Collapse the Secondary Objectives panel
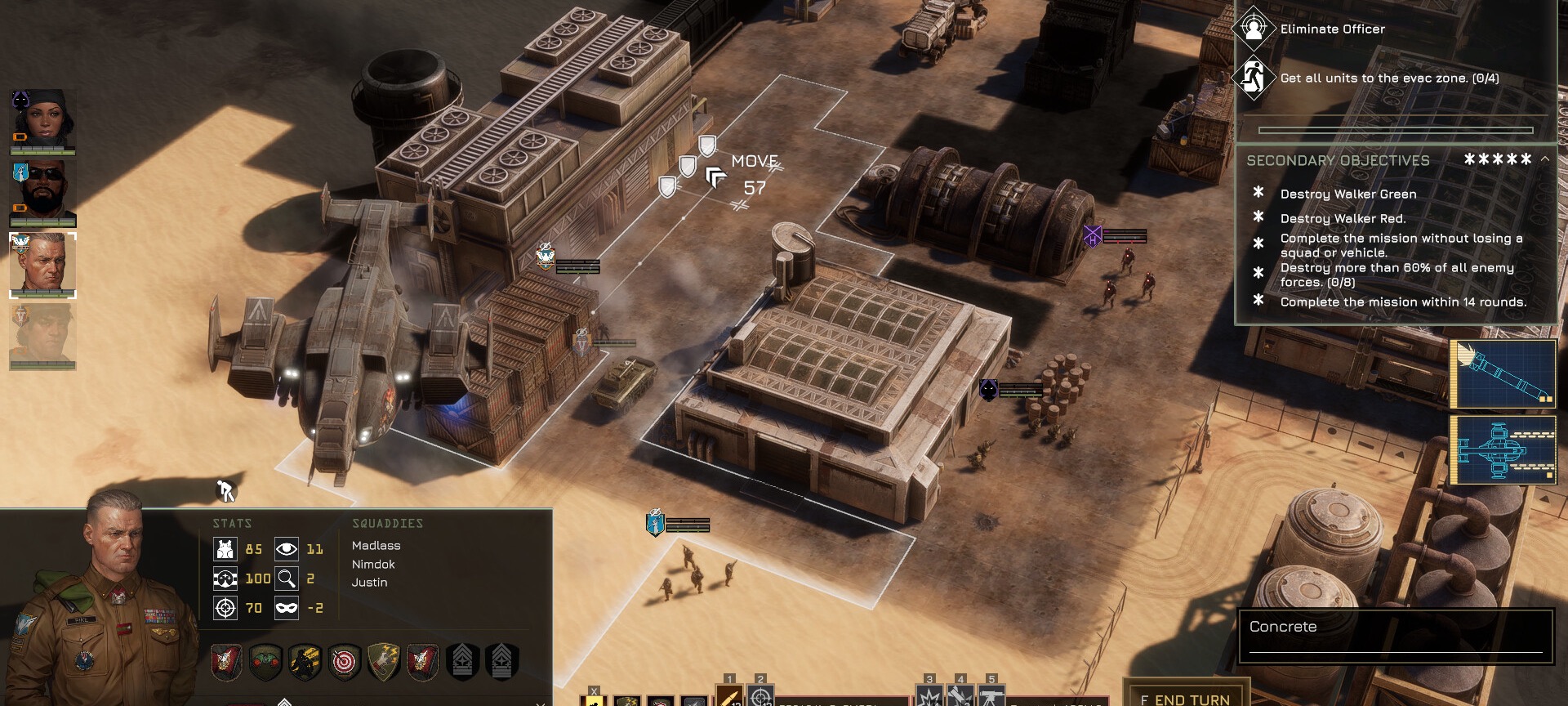Image resolution: width=1568 pixels, height=706 pixels. click(1544, 159)
